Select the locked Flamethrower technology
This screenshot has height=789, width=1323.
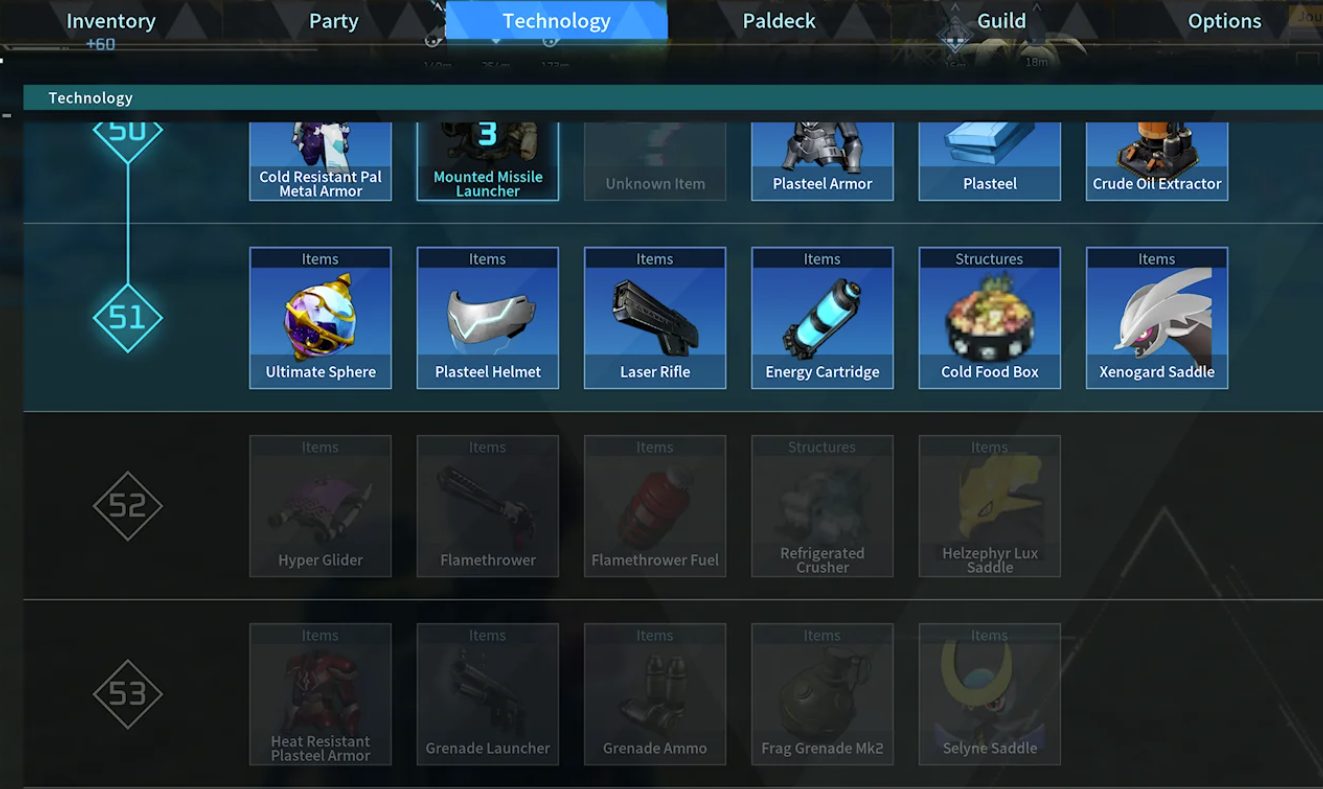click(x=487, y=503)
